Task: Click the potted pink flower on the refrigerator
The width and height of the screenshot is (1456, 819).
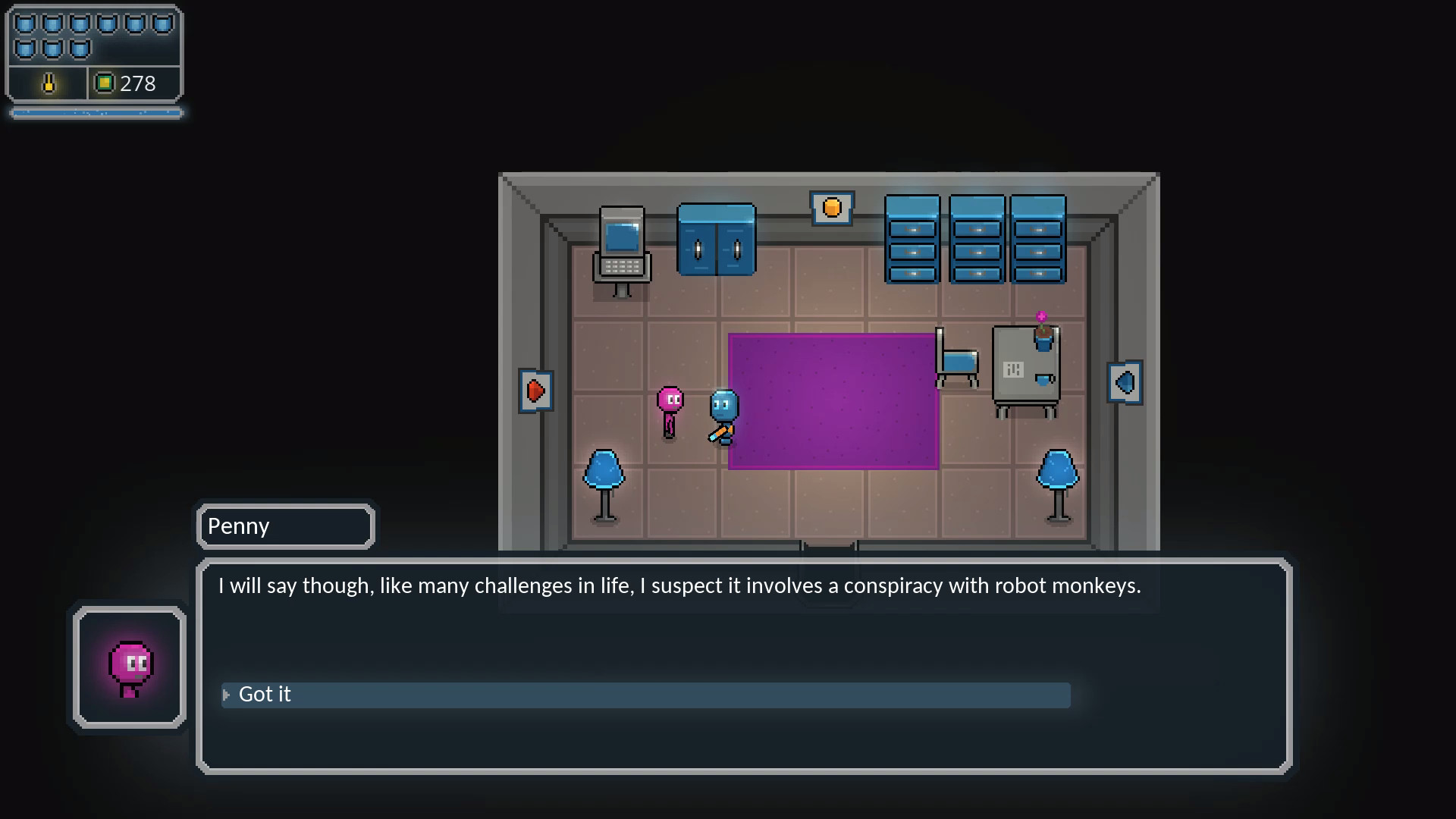Action: point(1043,330)
